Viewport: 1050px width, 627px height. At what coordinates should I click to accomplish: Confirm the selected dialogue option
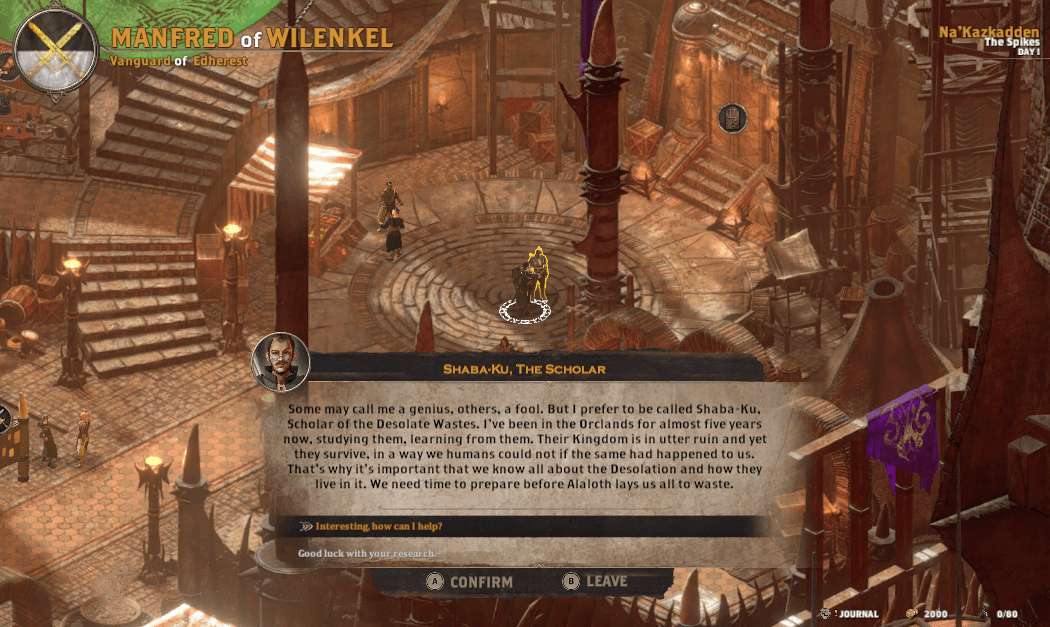pos(470,582)
